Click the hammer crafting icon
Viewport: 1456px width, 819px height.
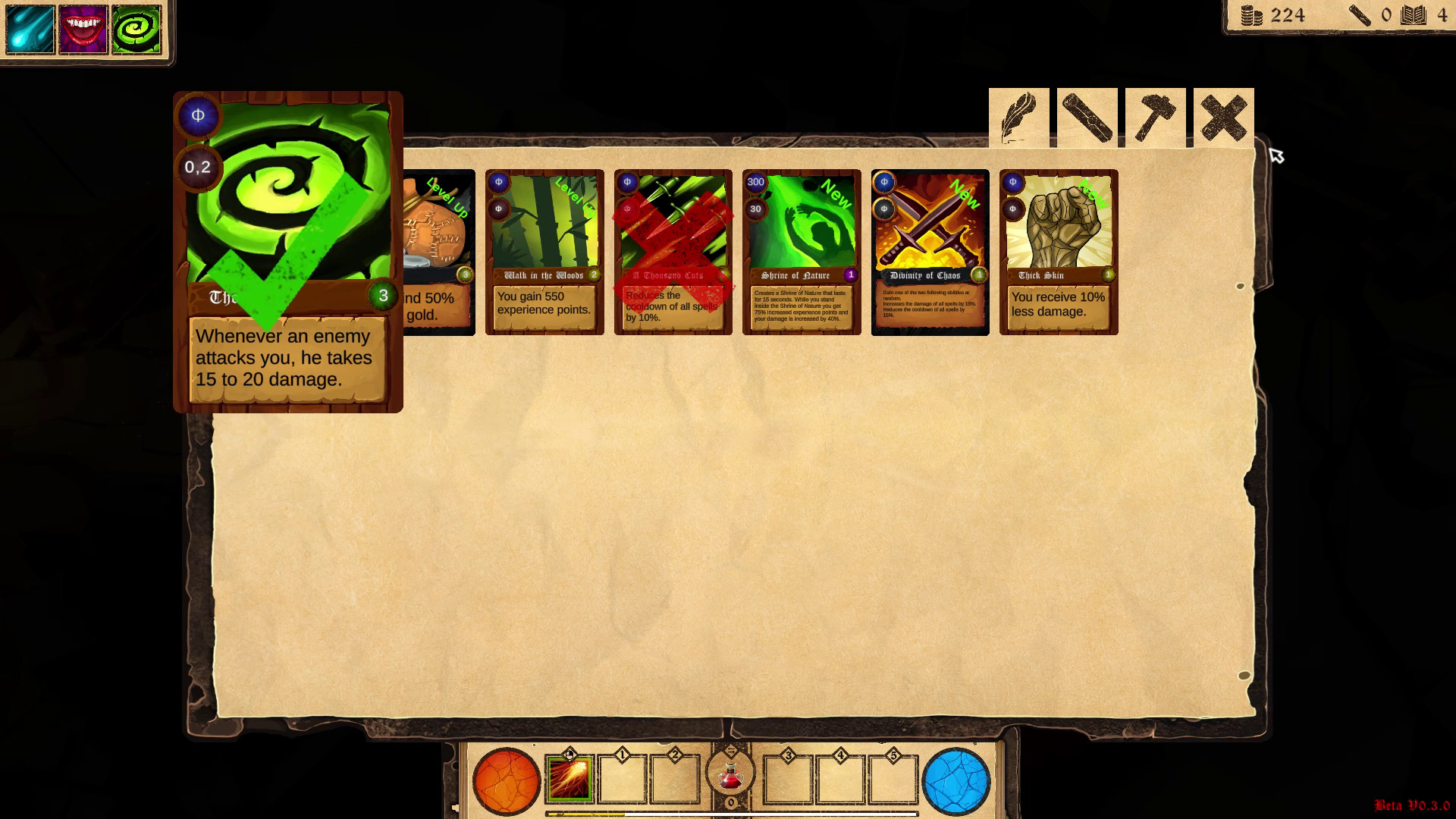click(x=1155, y=116)
